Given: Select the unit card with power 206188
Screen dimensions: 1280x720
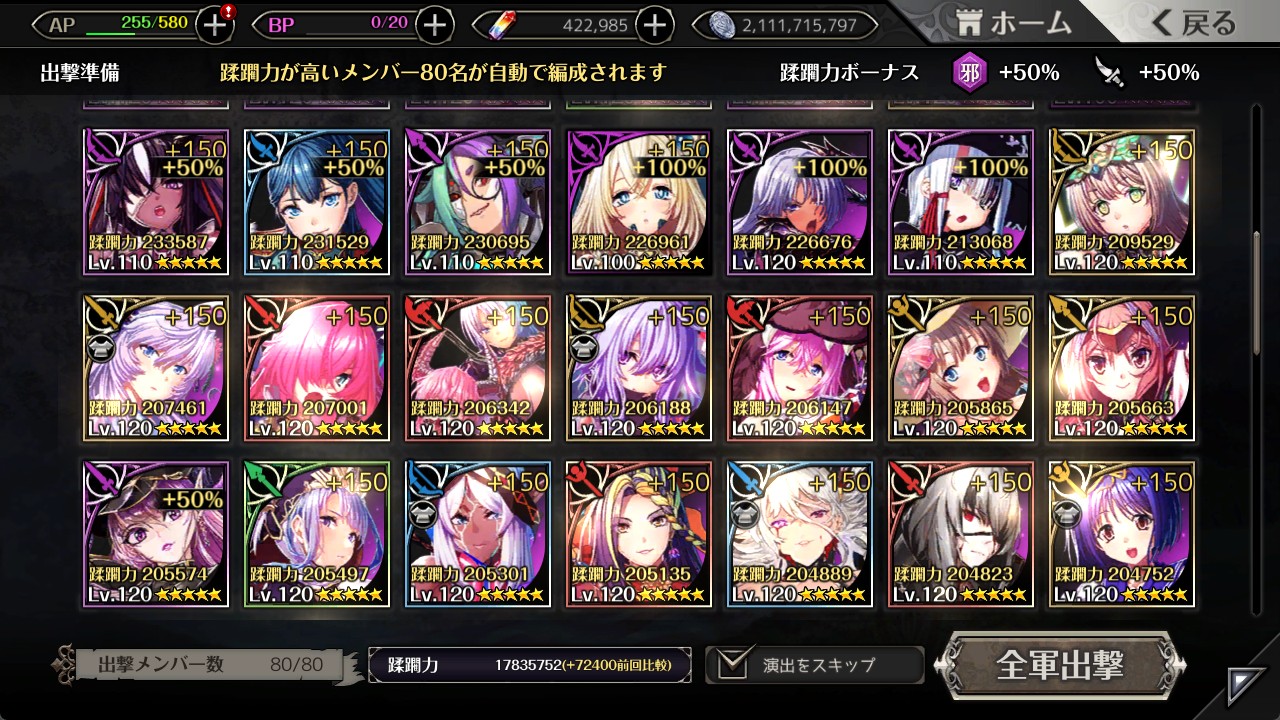Looking at the screenshot, I should [639, 368].
